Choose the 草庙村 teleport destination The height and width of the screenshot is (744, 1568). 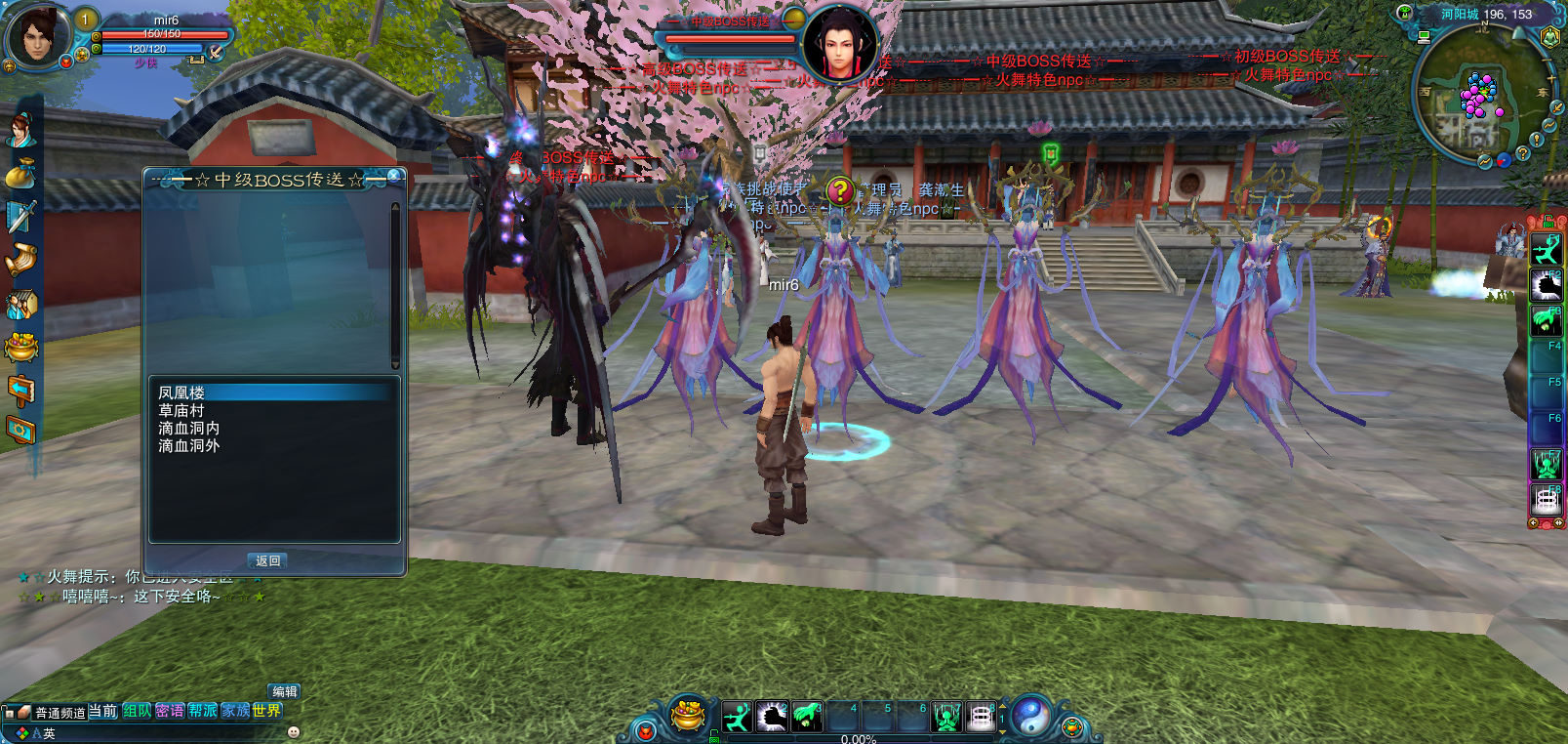(181, 410)
